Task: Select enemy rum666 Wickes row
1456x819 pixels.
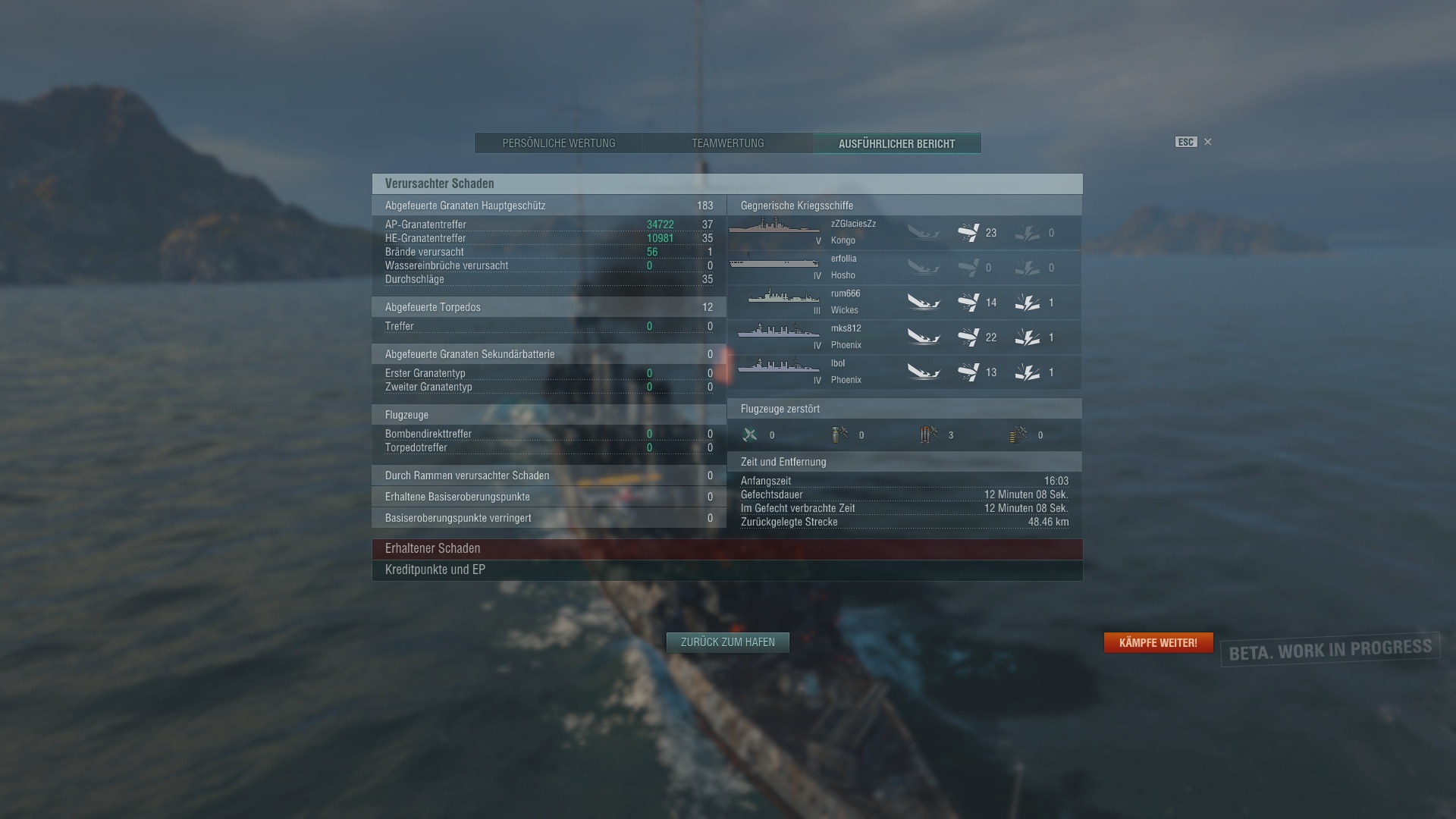Action: tap(904, 302)
